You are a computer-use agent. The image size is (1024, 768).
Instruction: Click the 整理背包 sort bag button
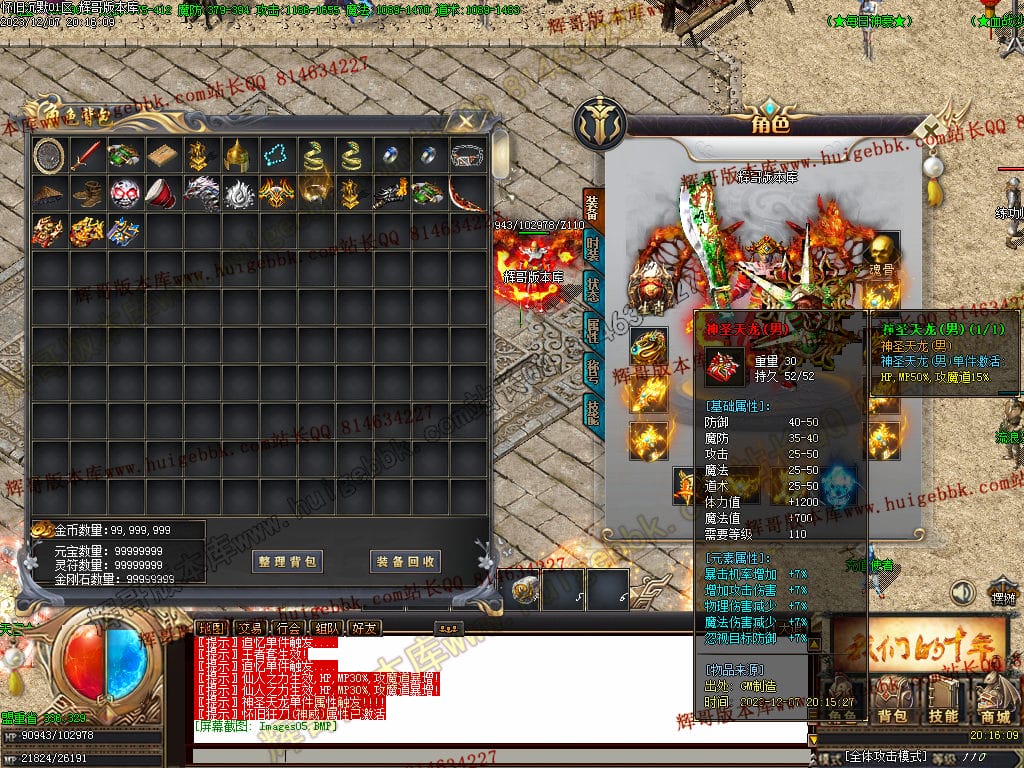tap(288, 561)
